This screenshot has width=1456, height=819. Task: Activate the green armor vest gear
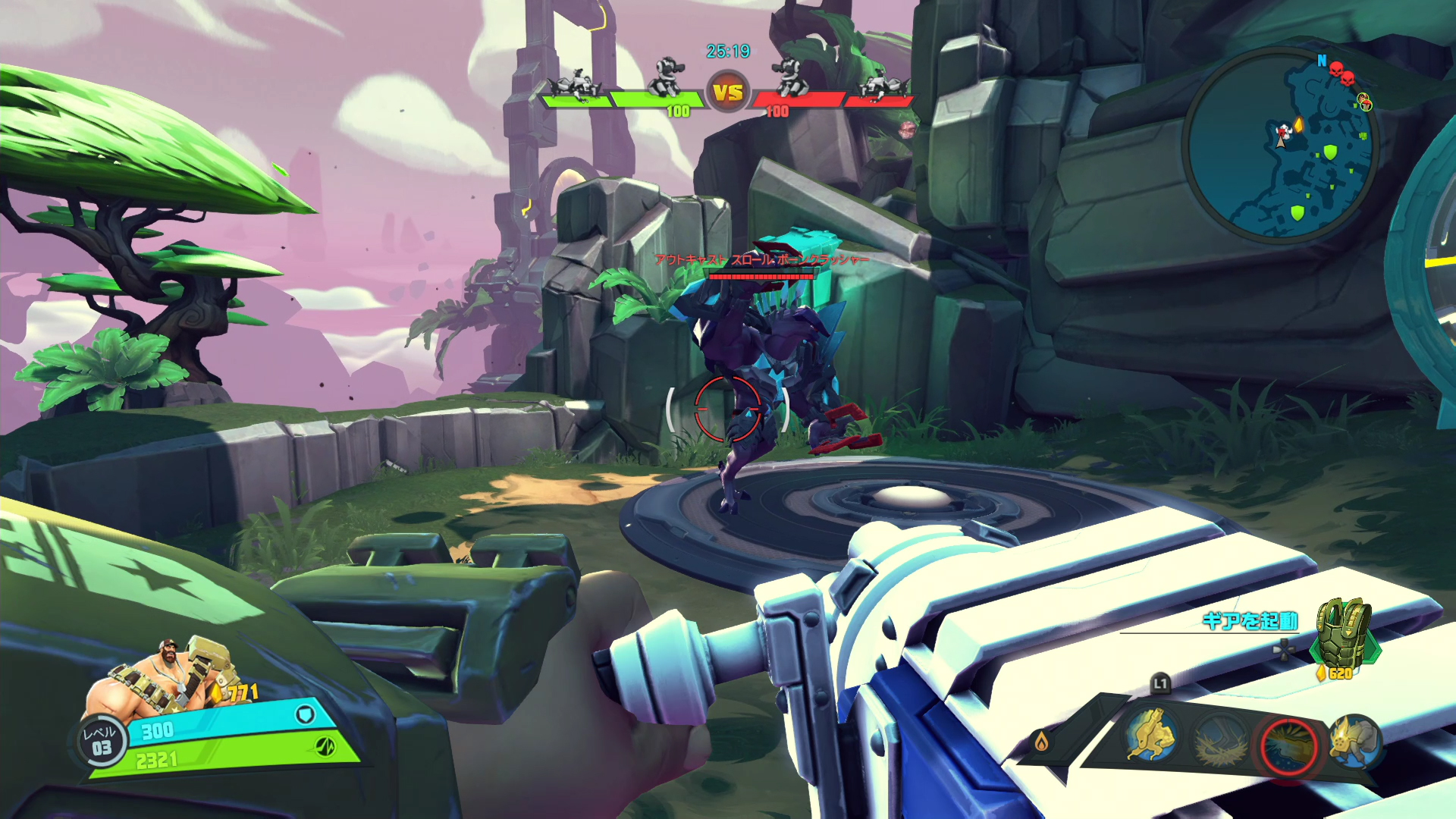[x=1345, y=632]
